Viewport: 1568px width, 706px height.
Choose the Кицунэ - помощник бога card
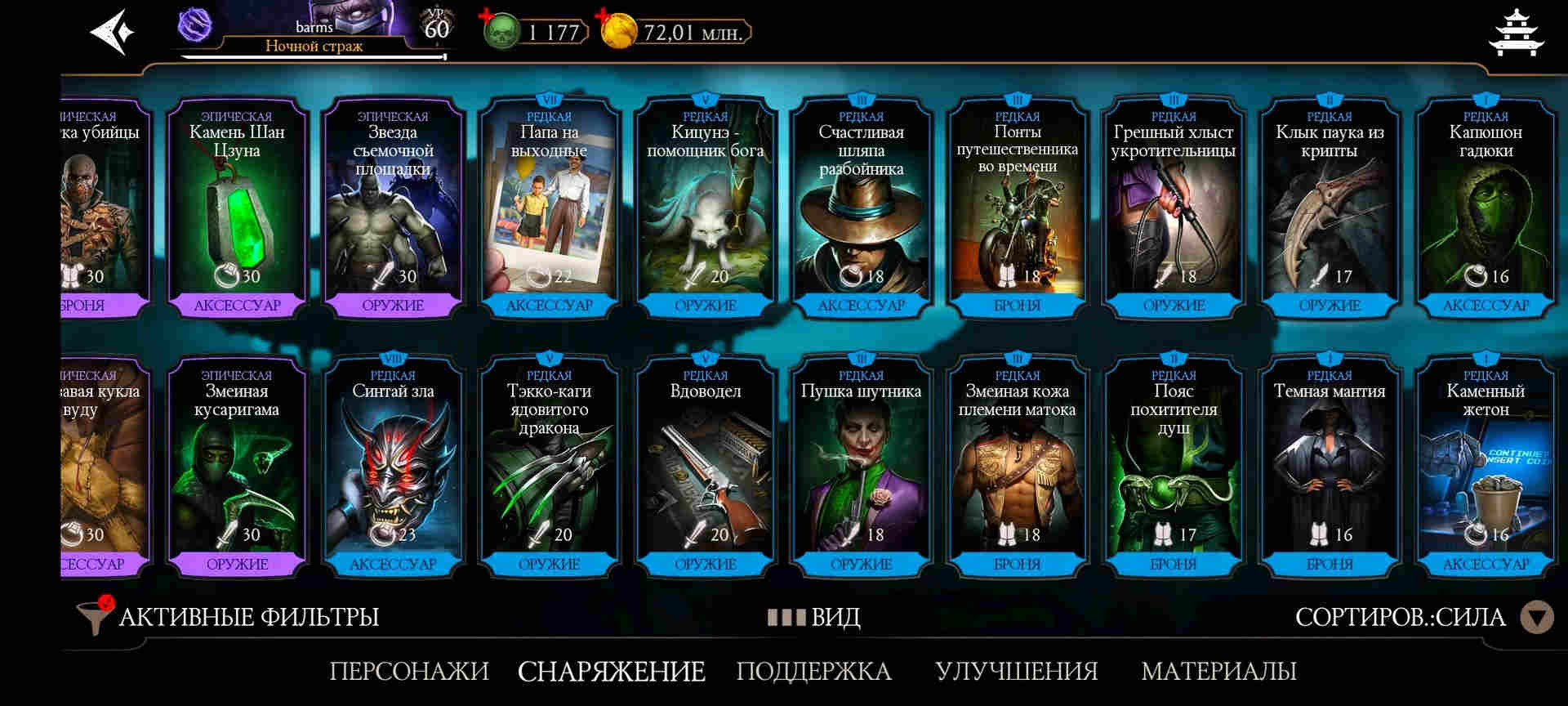coord(705,210)
